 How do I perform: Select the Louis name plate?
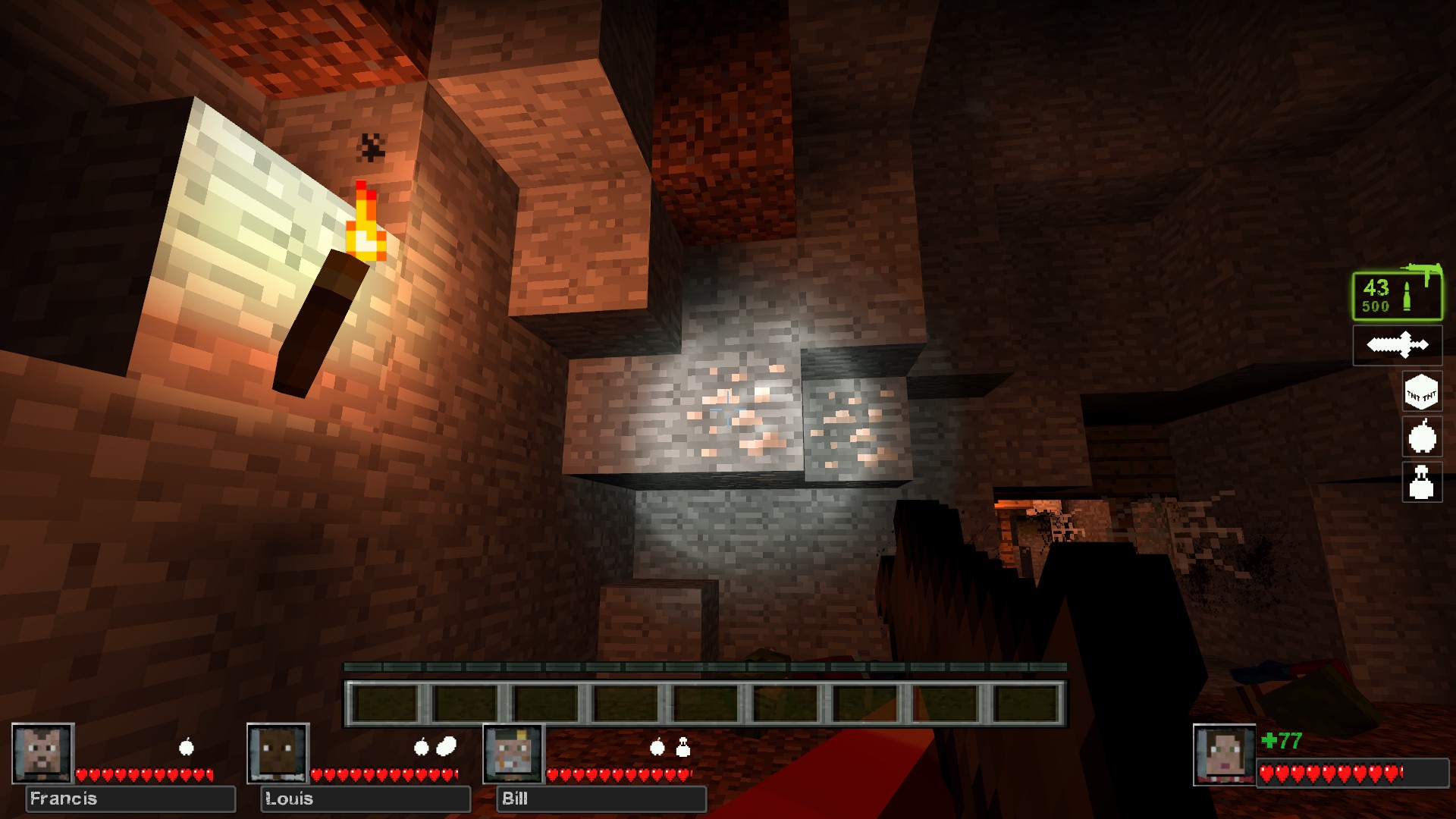(366, 799)
